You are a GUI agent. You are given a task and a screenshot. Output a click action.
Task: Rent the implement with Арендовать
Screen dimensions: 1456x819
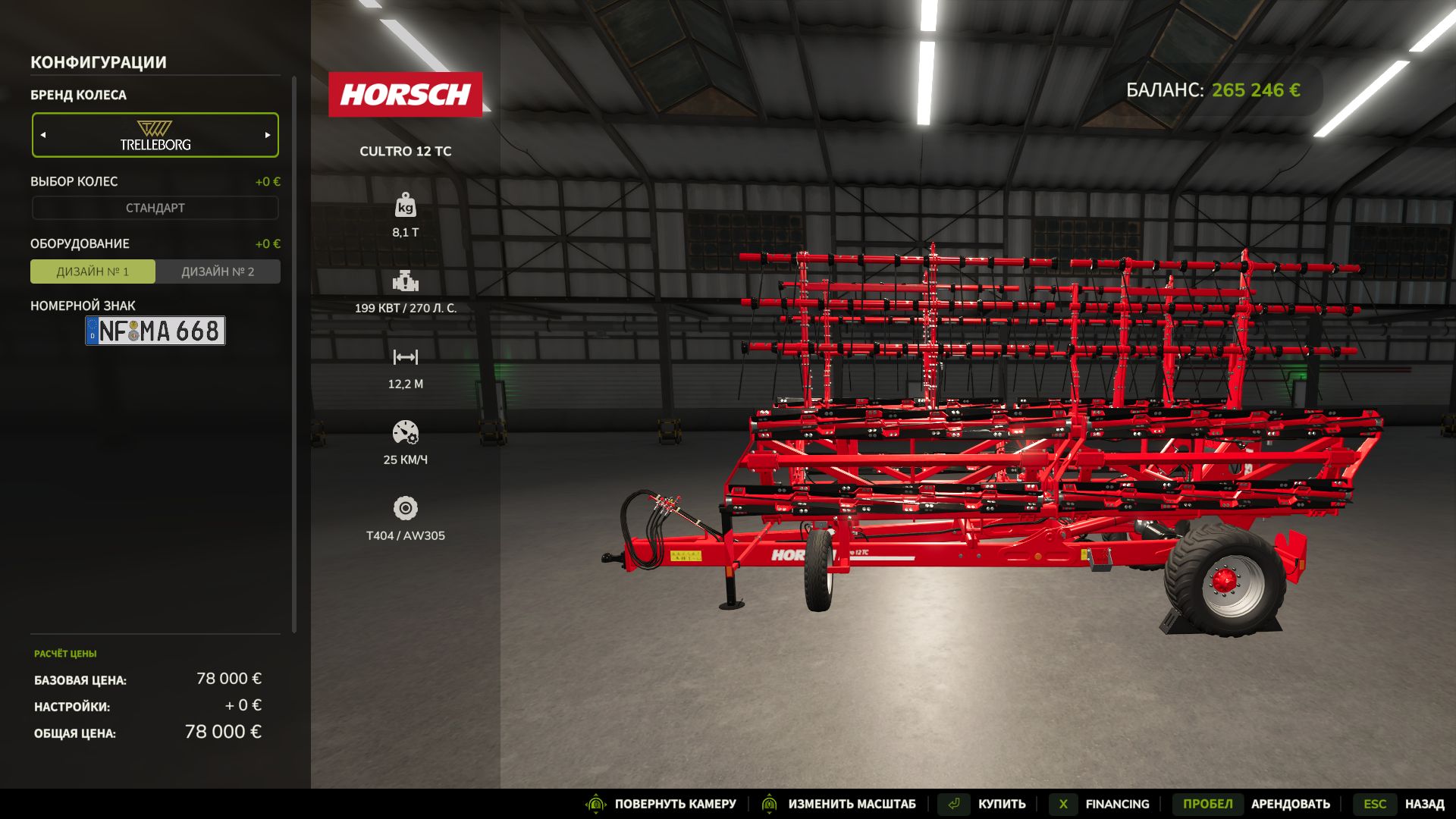pos(1290,804)
